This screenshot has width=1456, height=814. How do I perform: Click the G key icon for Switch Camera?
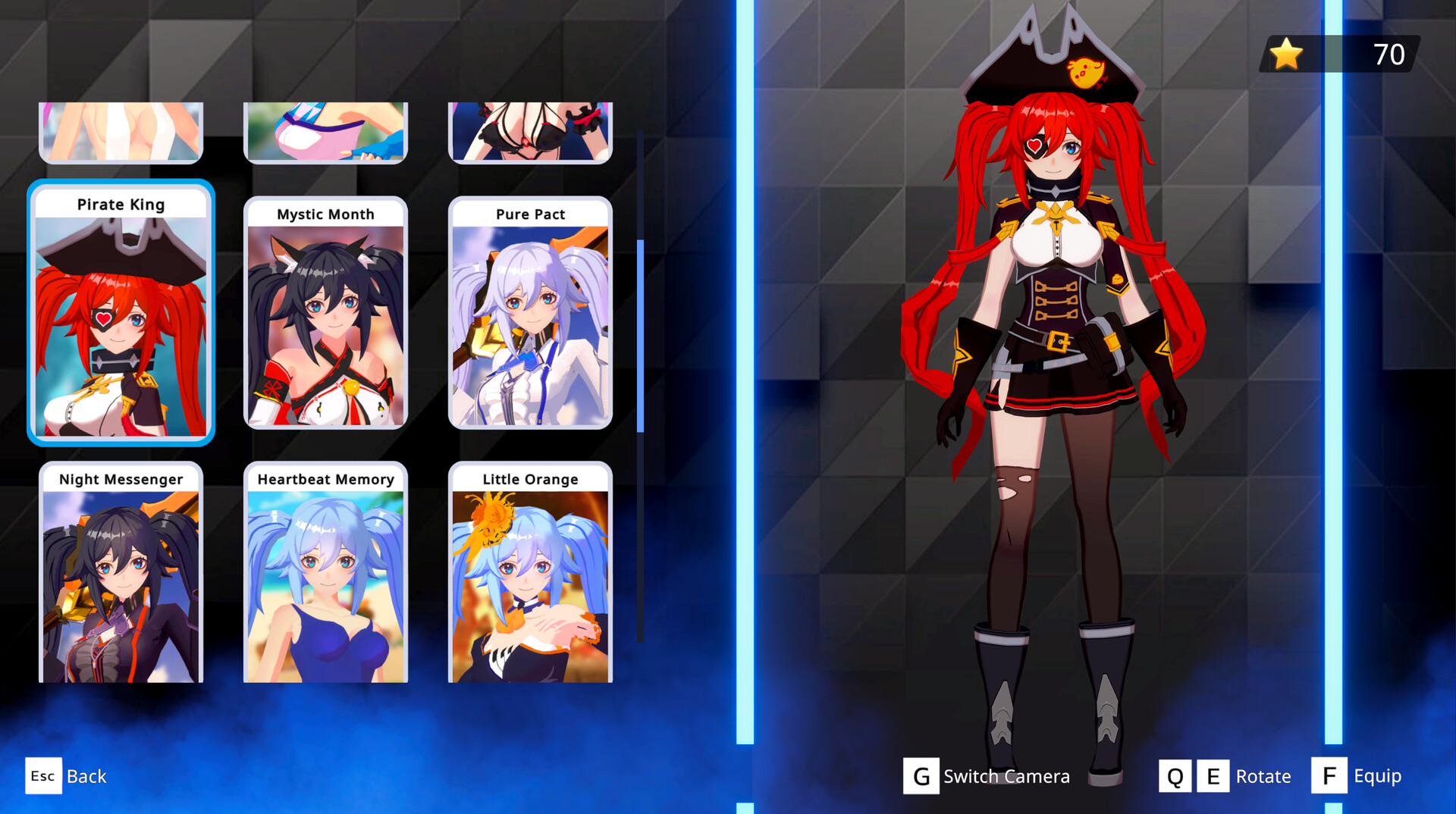pyautogui.click(x=921, y=775)
